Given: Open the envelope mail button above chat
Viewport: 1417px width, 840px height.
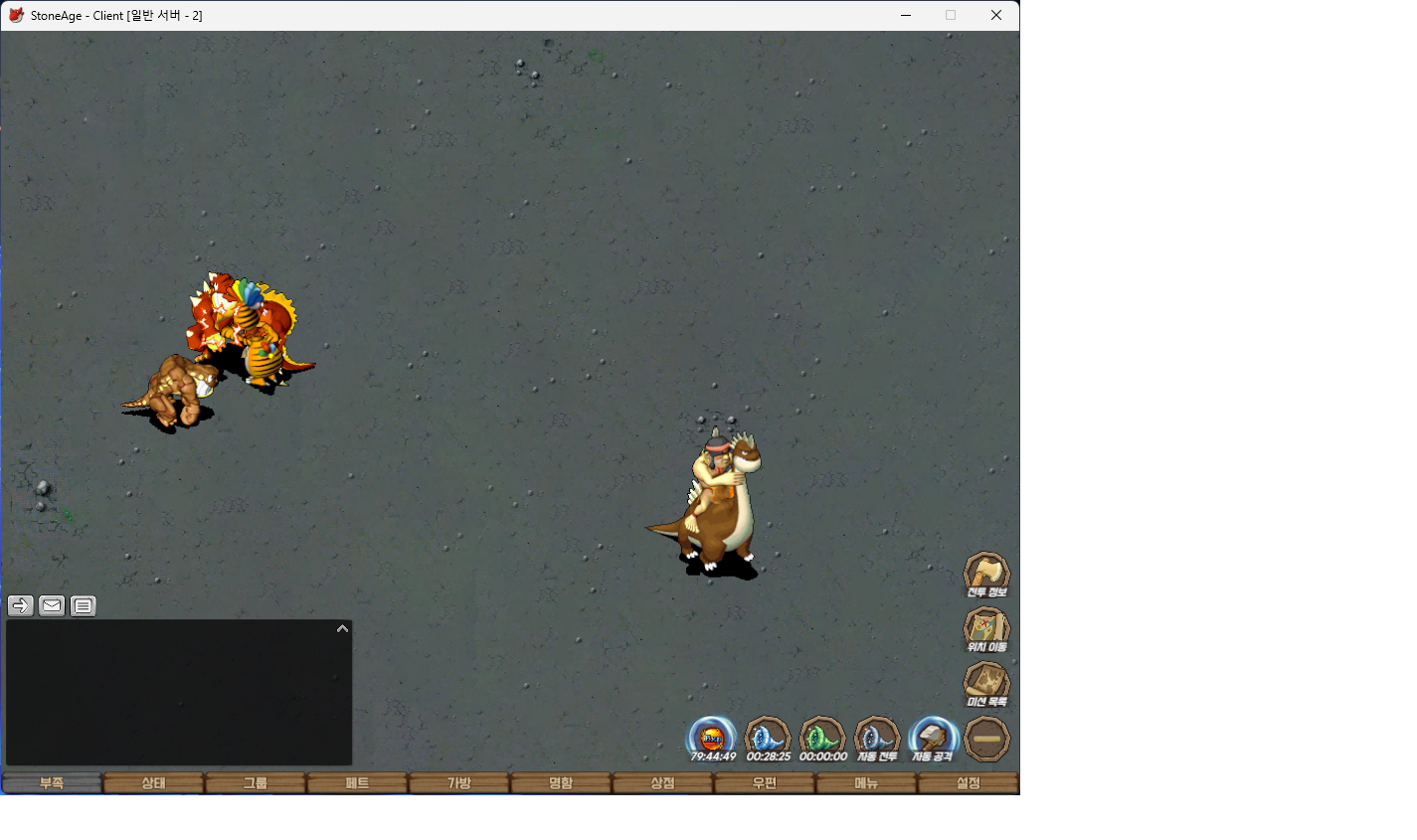Looking at the screenshot, I should pos(52,605).
